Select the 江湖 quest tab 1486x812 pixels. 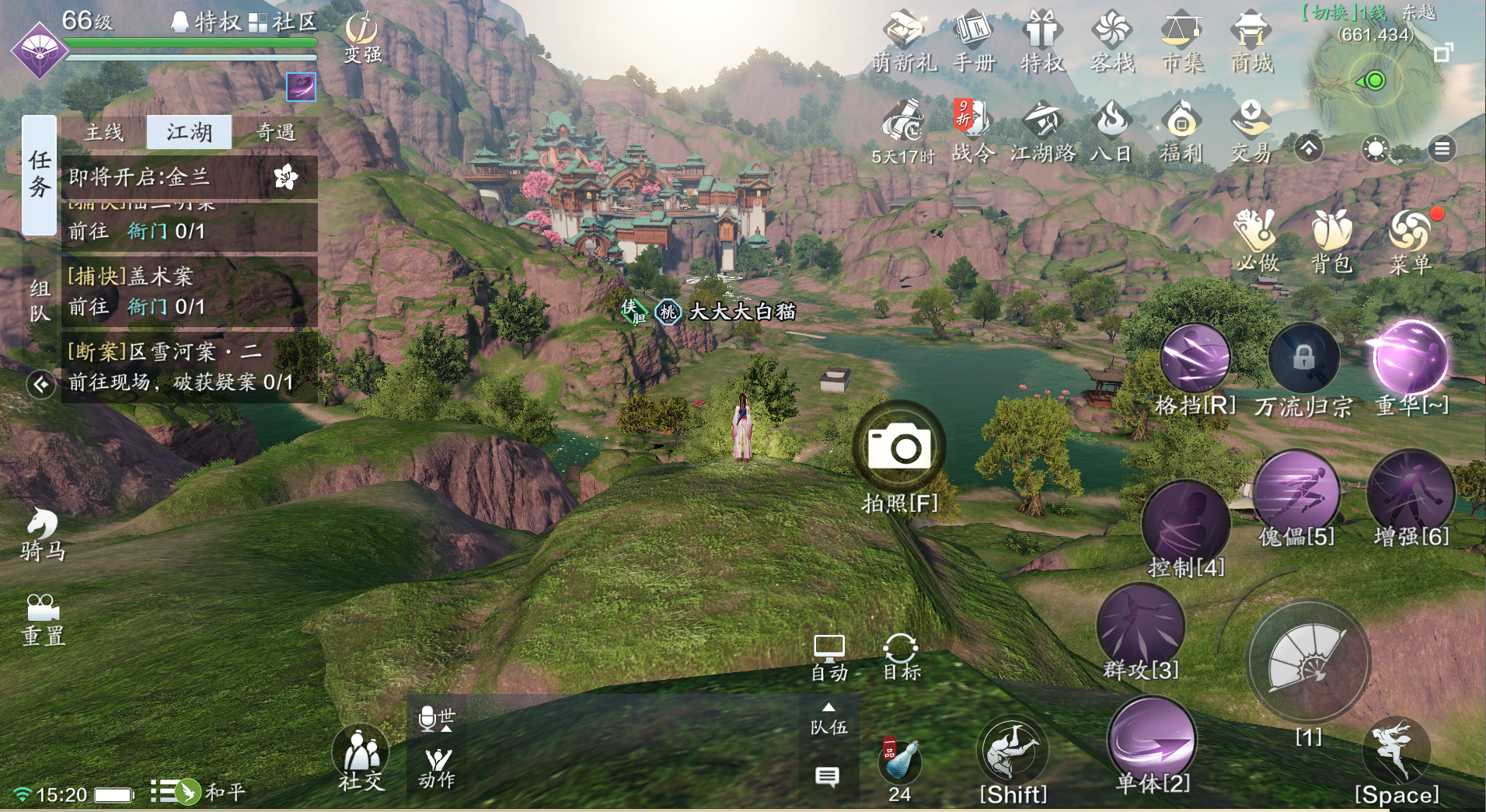coord(189,133)
